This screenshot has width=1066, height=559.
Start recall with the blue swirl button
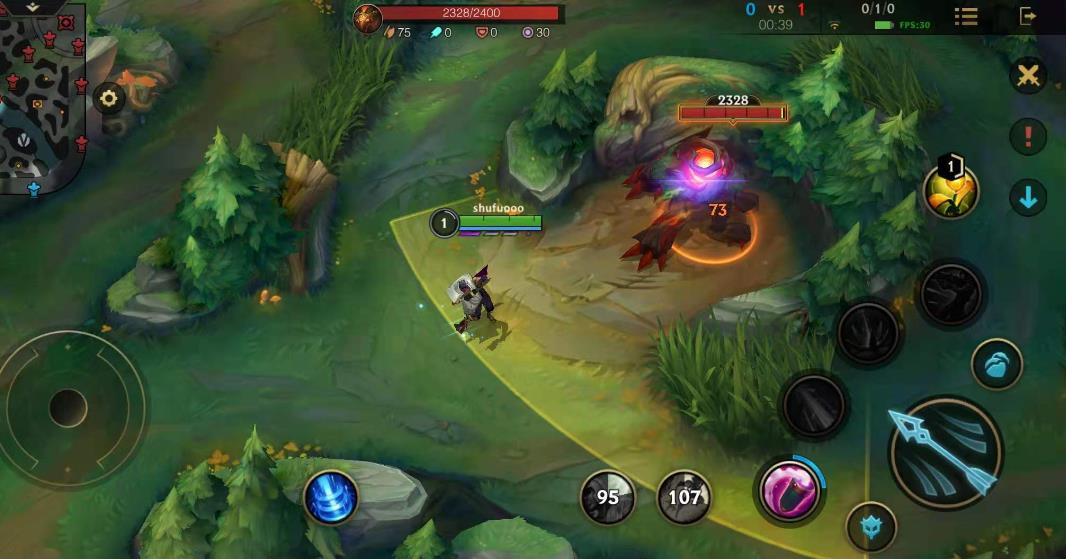(332, 497)
